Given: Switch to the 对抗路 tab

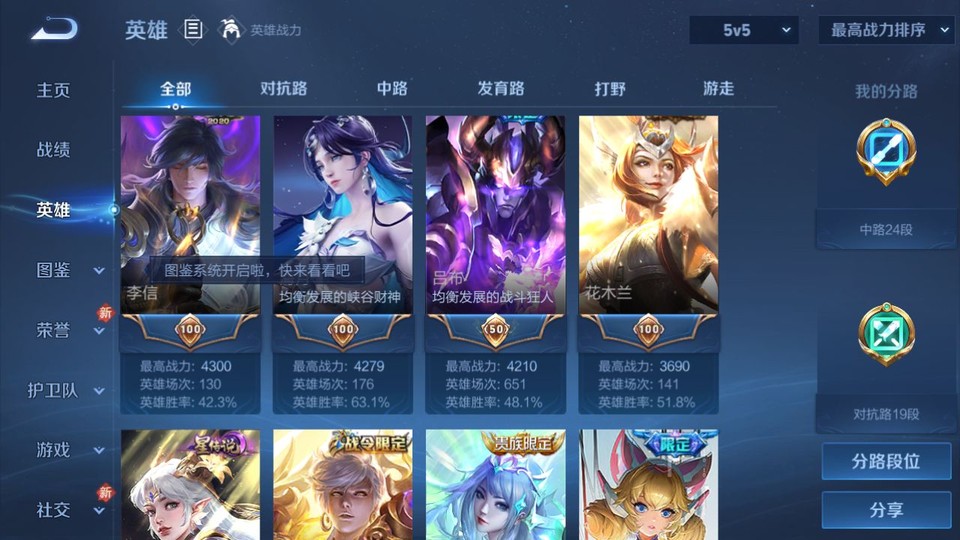Looking at the screenshot, I should (283, 89).
